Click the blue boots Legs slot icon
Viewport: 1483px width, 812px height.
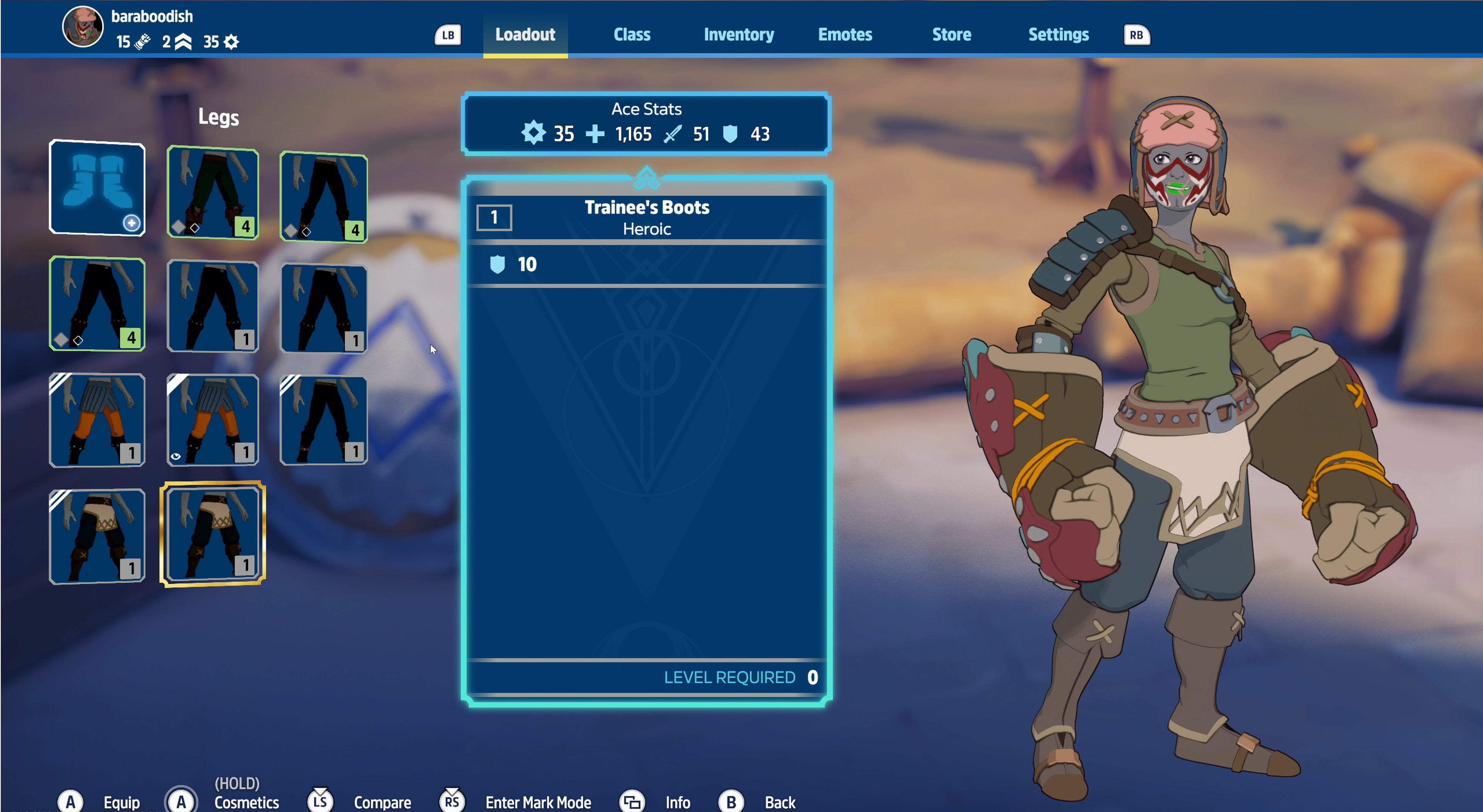click(97, 188)
